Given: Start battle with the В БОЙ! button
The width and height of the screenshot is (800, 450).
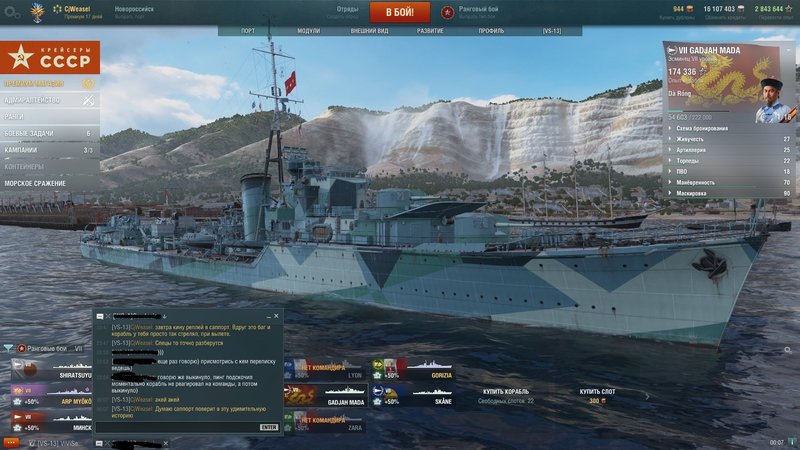Looking at the screenshot, I should coord(400,12).
